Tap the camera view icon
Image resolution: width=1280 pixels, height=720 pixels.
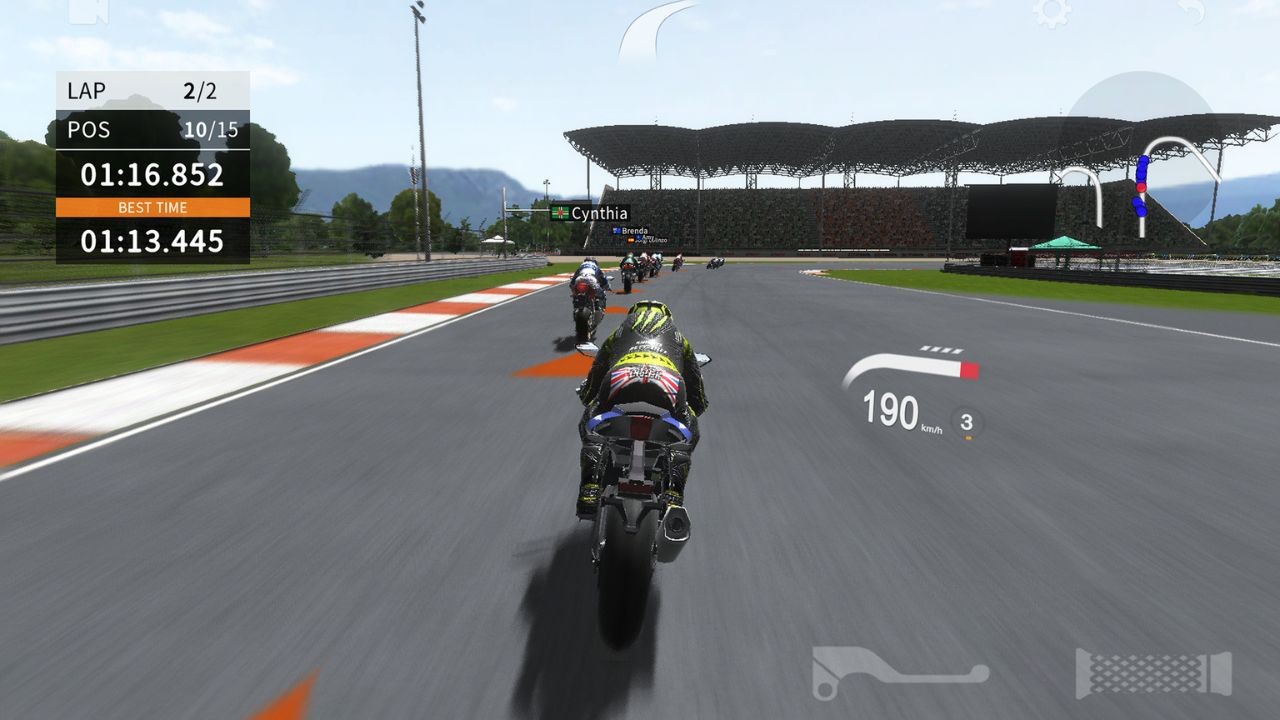click(x=88, y=11)
